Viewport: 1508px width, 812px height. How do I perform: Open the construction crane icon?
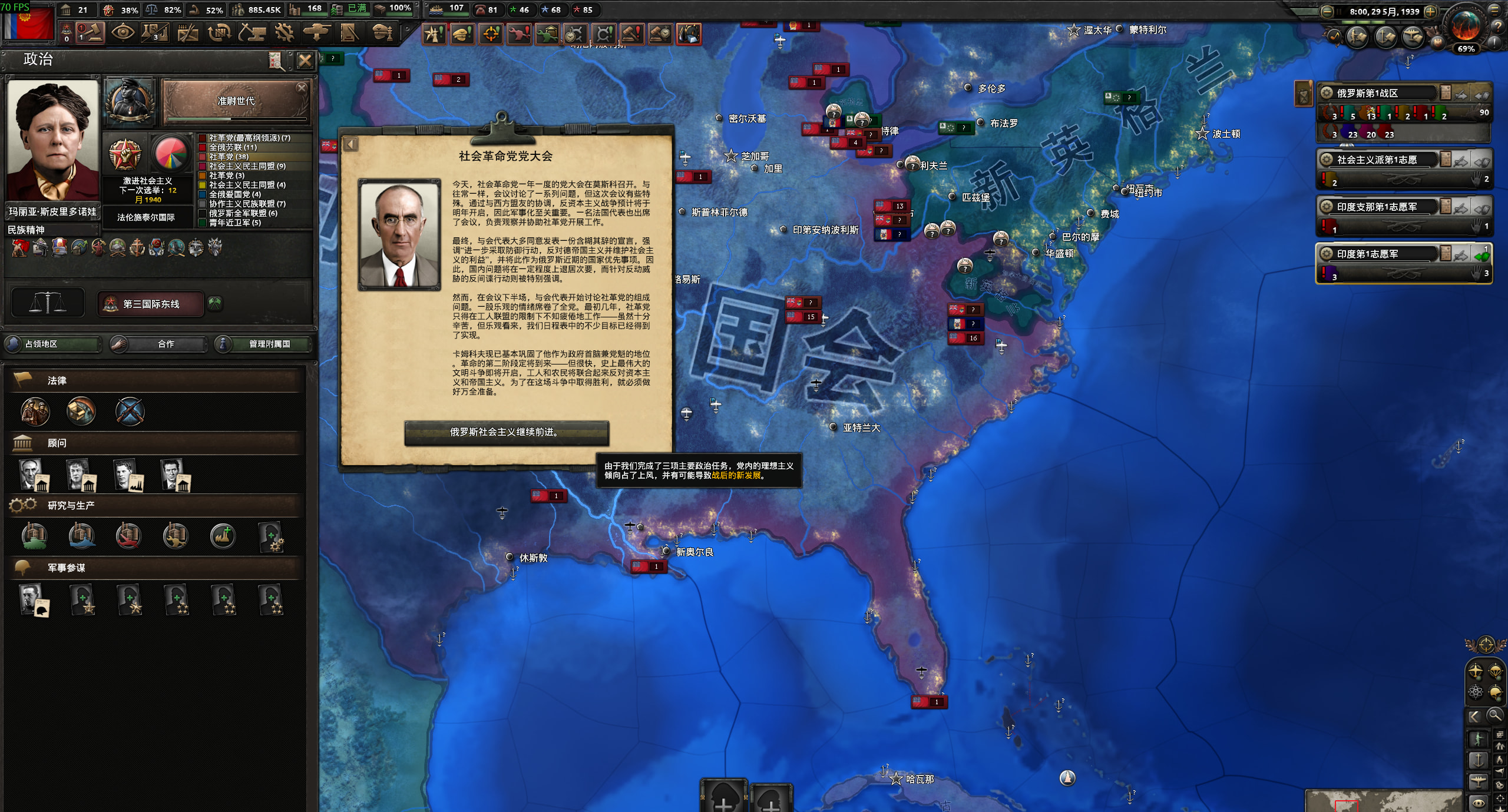pos(252,33)
